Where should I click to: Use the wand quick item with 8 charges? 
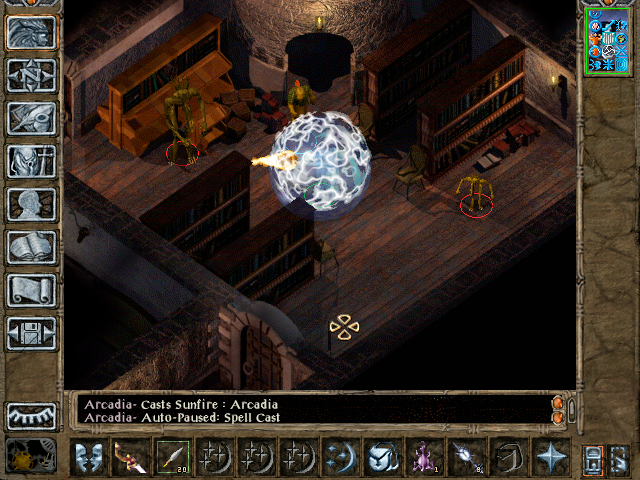coord(467,457)
